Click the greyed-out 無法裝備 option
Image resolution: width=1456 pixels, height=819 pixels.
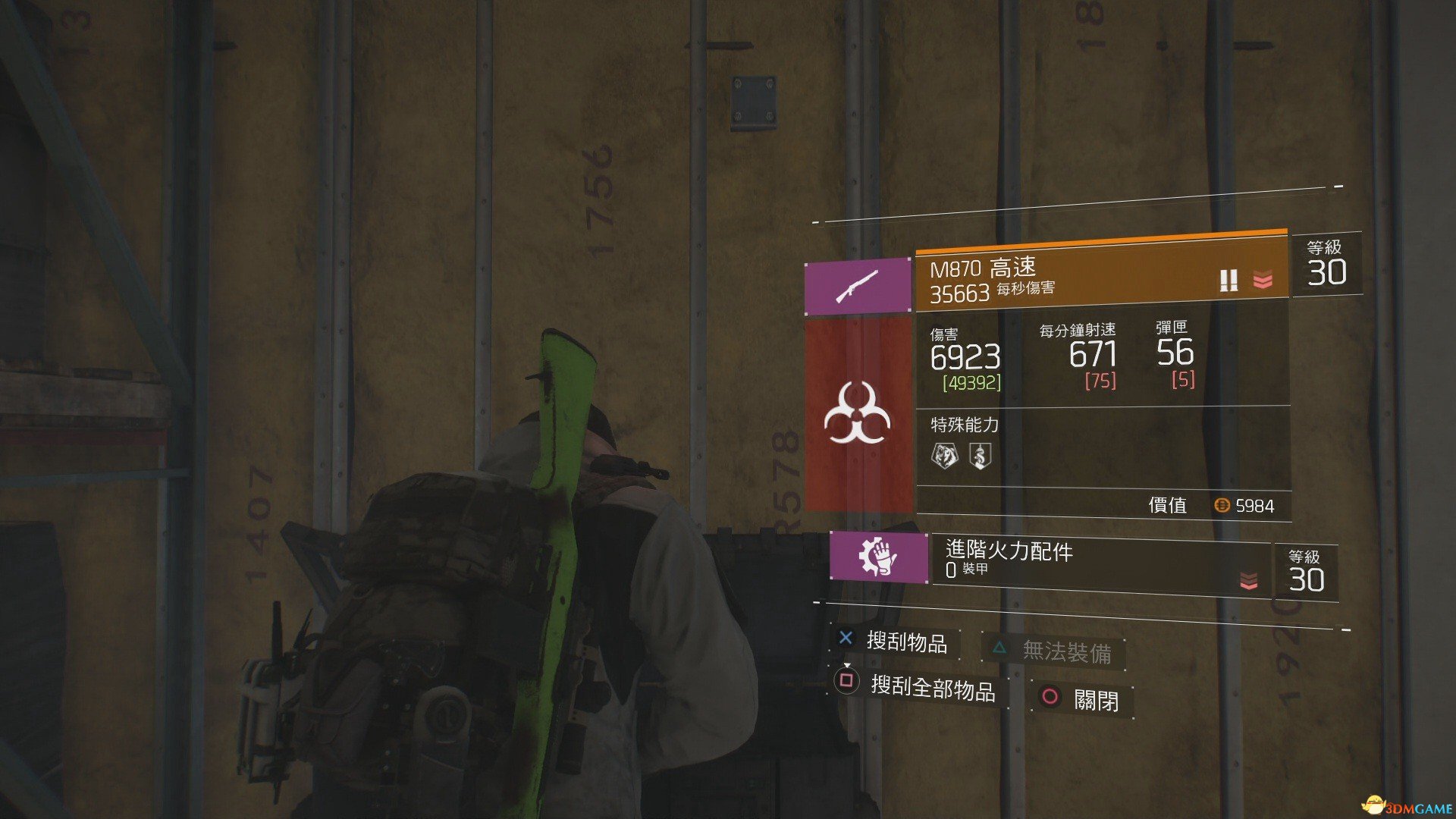tap(1054, 651)
